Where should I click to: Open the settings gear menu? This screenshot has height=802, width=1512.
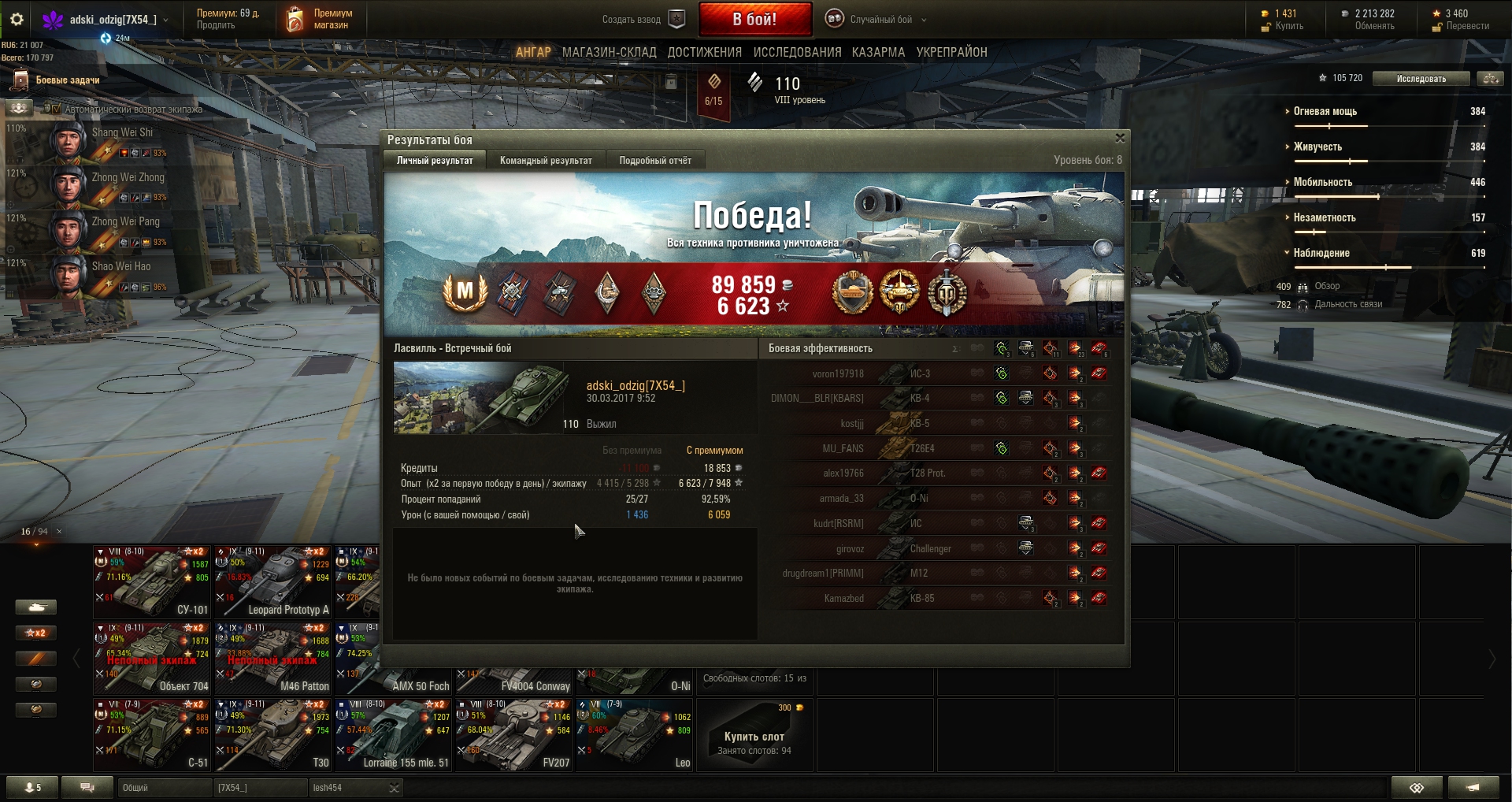(x=17, y=19)
